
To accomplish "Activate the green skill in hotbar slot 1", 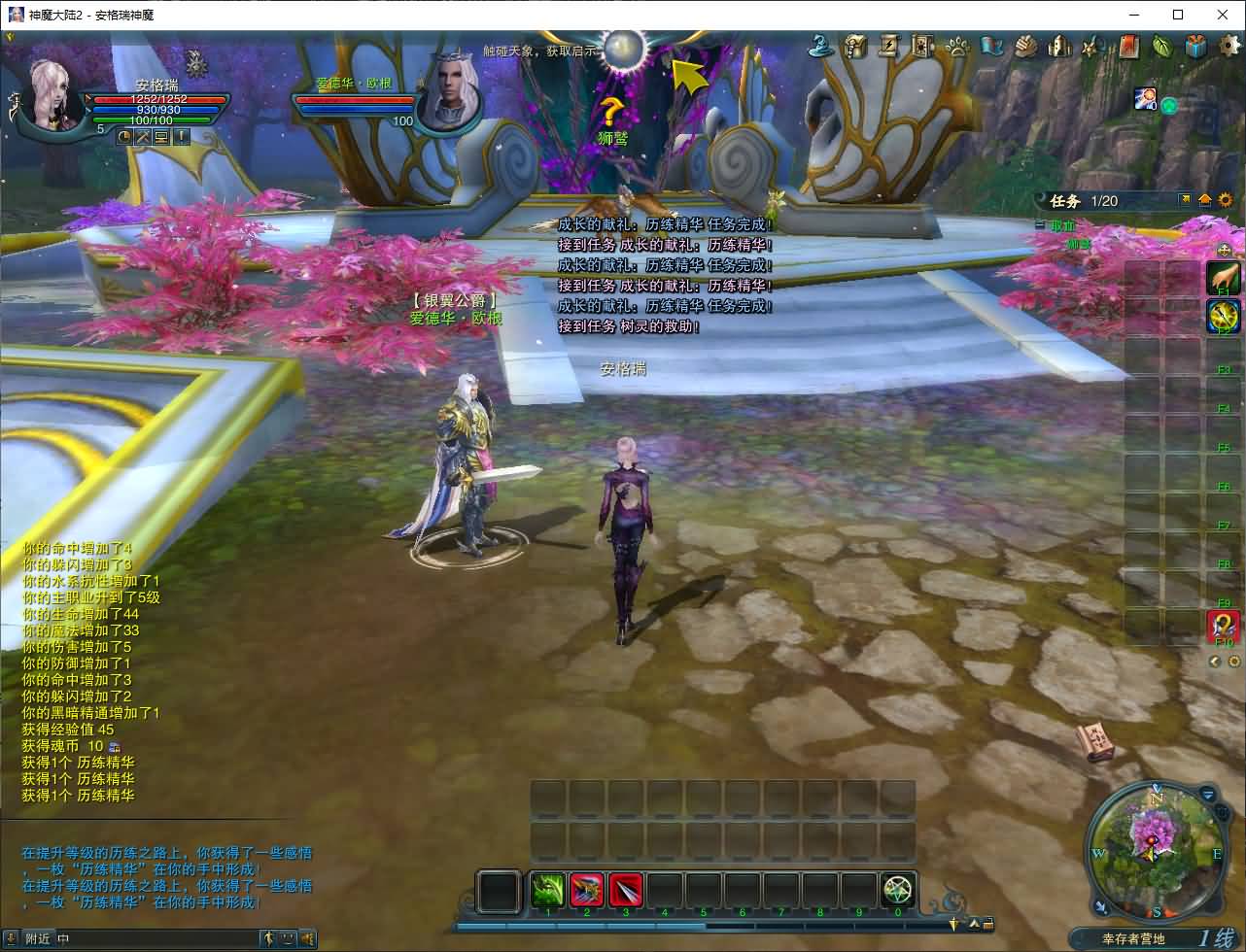I will coord(548,890).
